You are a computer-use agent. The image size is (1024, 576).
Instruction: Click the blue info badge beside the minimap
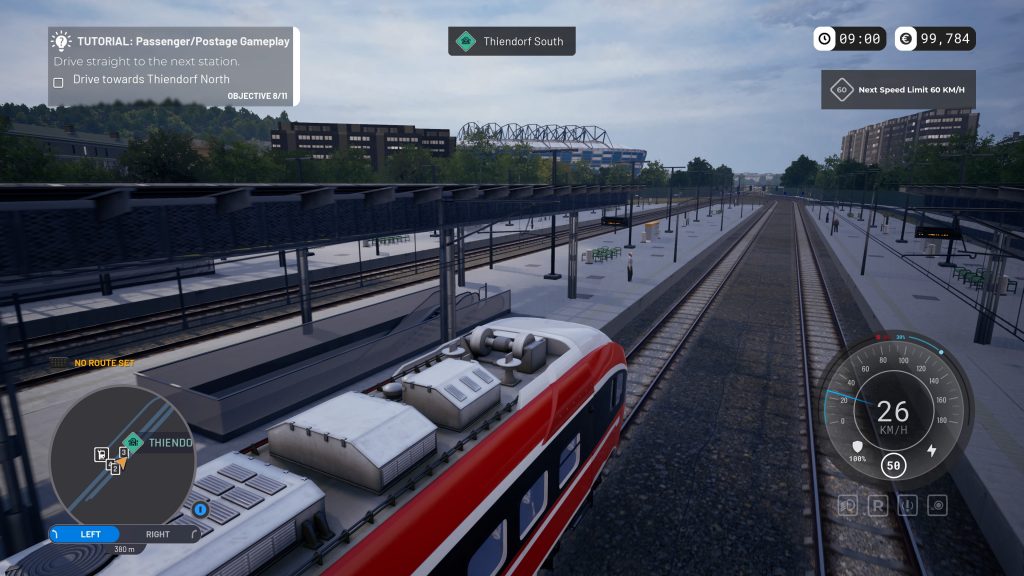200,510
